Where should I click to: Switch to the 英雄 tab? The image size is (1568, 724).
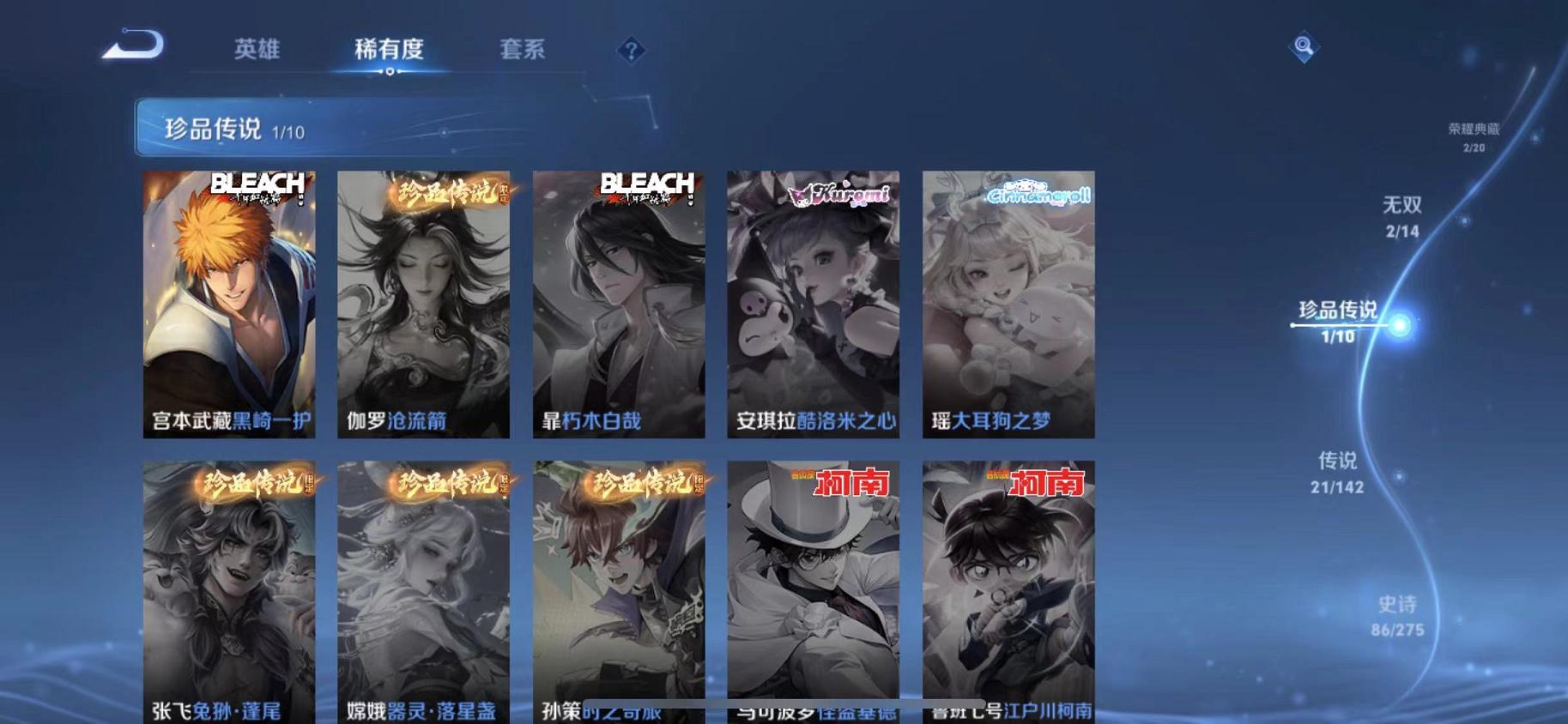[x=257, y=50]
